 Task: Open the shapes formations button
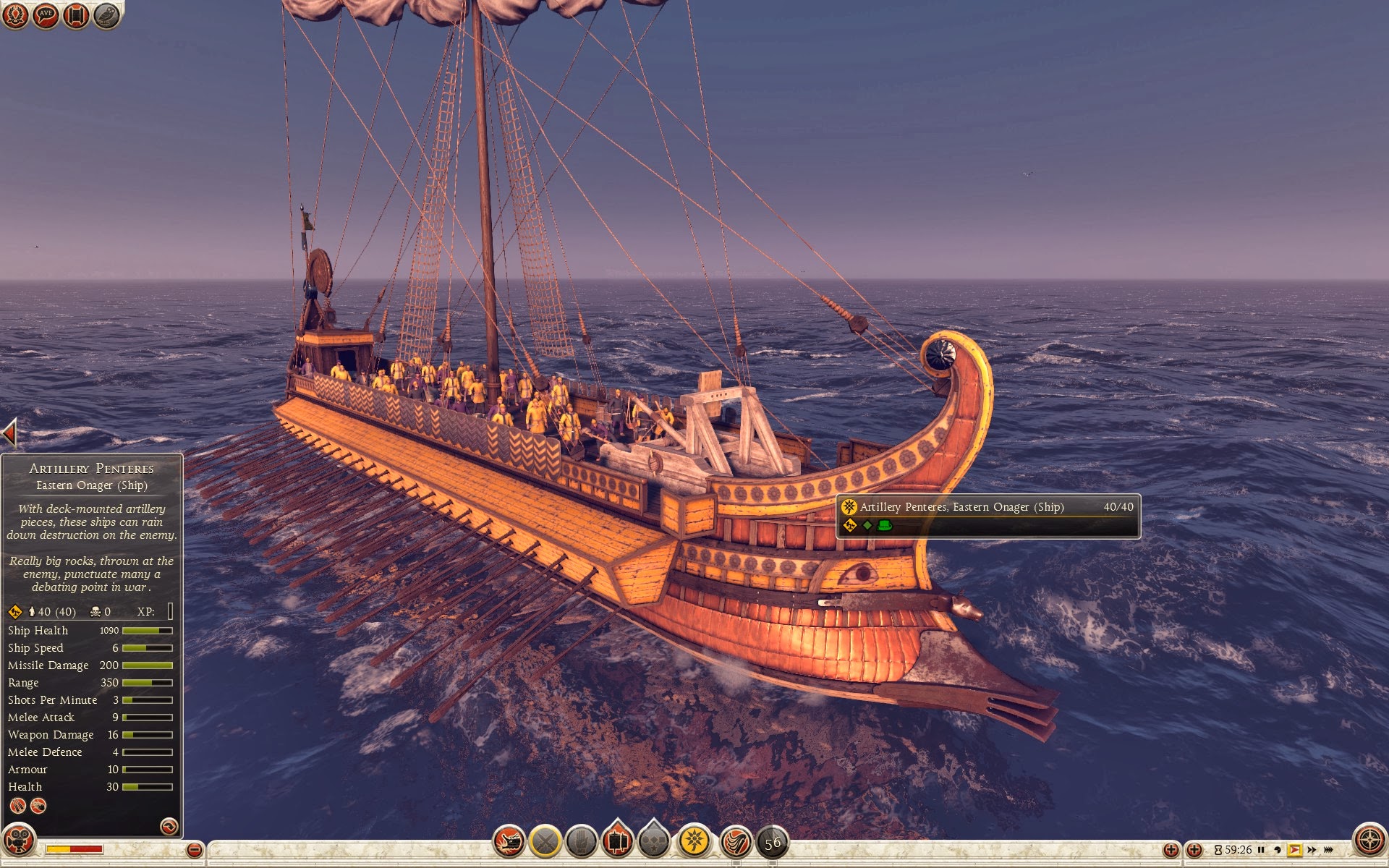click(x=654, y=842)
